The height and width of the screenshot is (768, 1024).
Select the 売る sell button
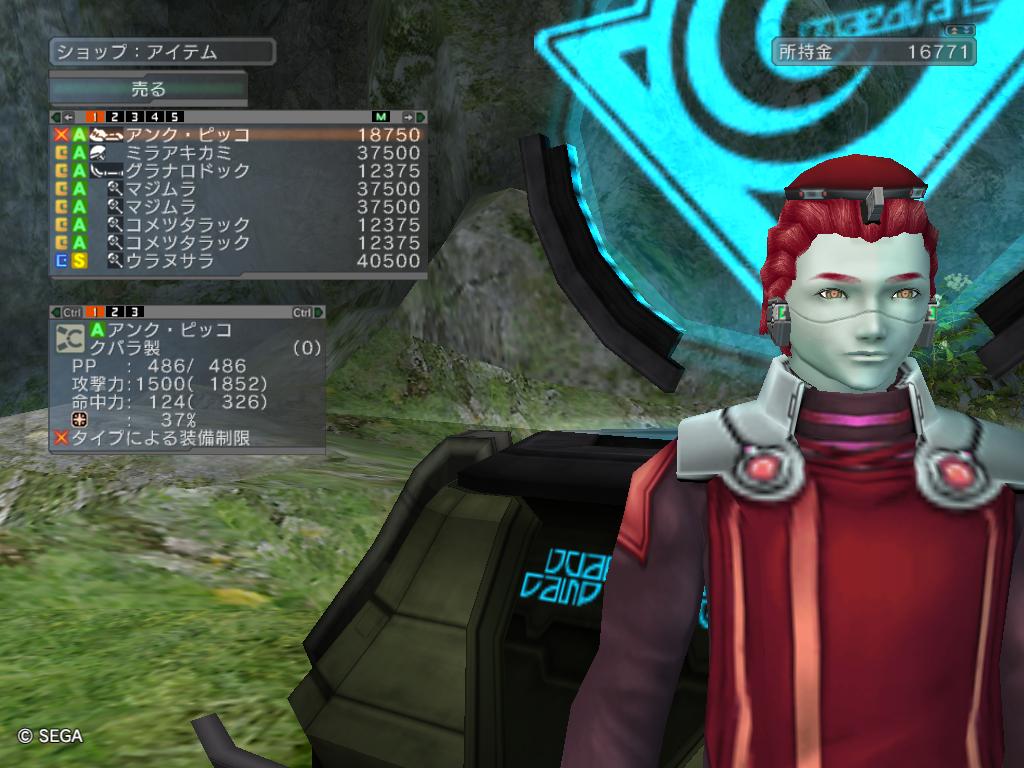(x=148, y=89)
